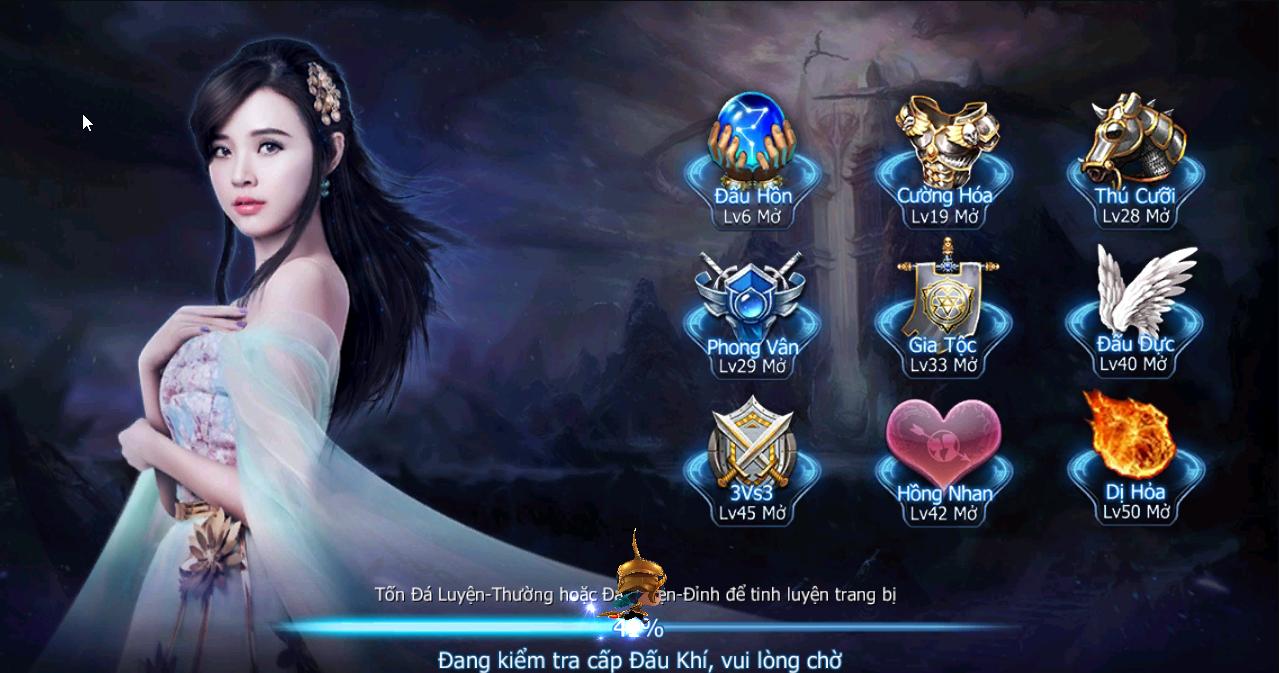Click the 3Vs3 crossed swords shield

pos(753,442)
